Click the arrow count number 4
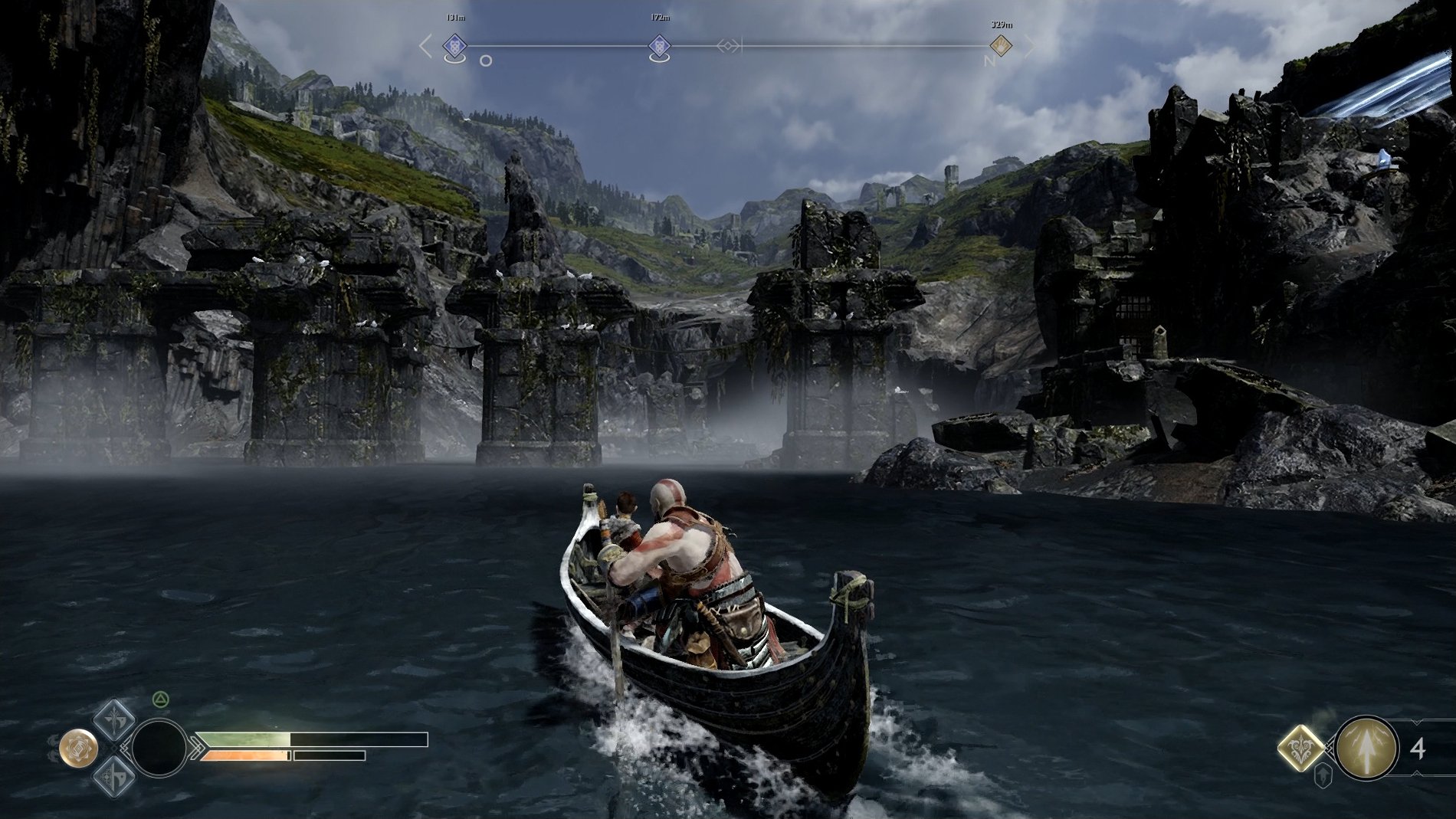 point(1417,750)
